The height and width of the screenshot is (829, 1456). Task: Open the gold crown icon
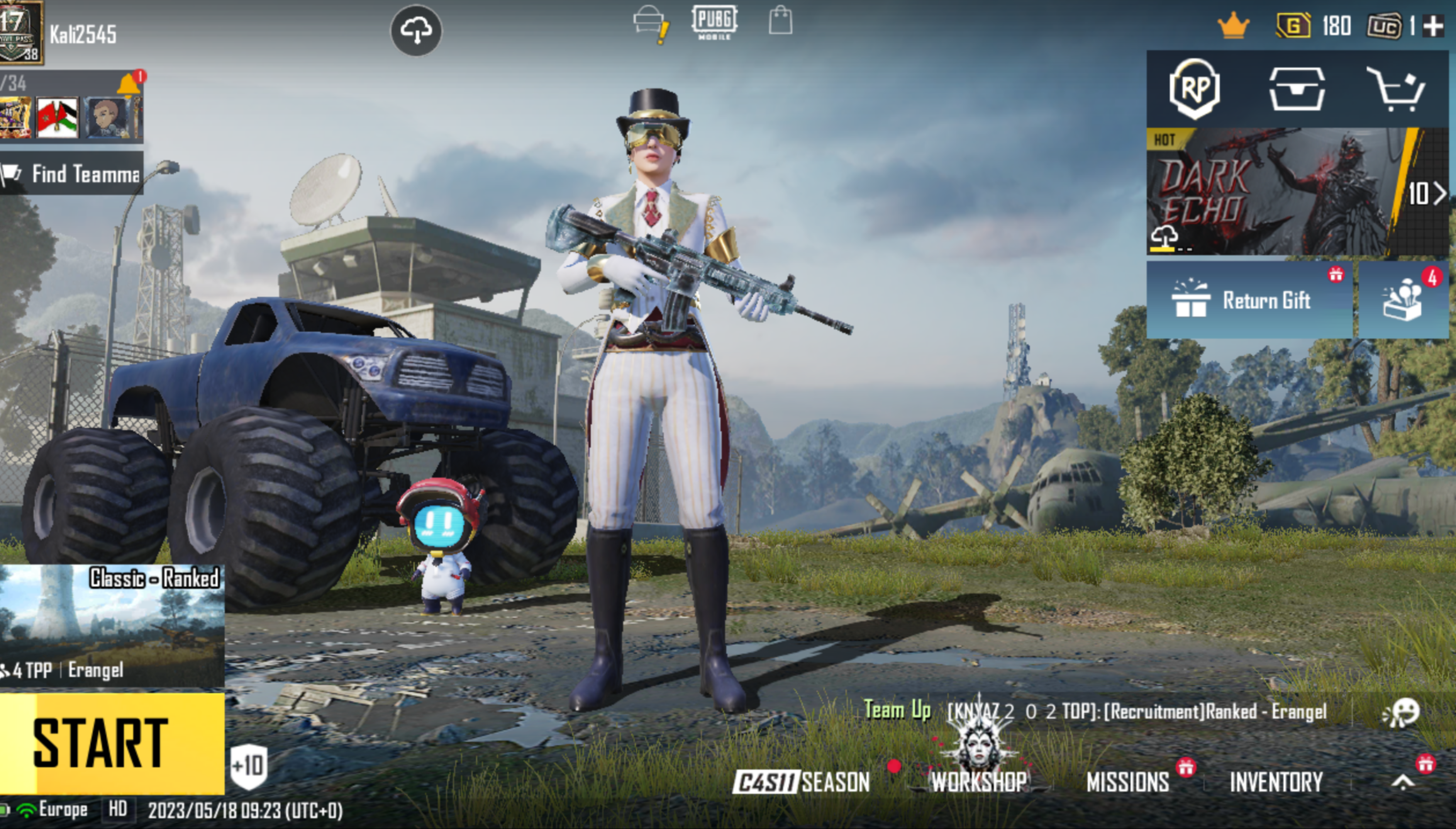click(1233, 26)
